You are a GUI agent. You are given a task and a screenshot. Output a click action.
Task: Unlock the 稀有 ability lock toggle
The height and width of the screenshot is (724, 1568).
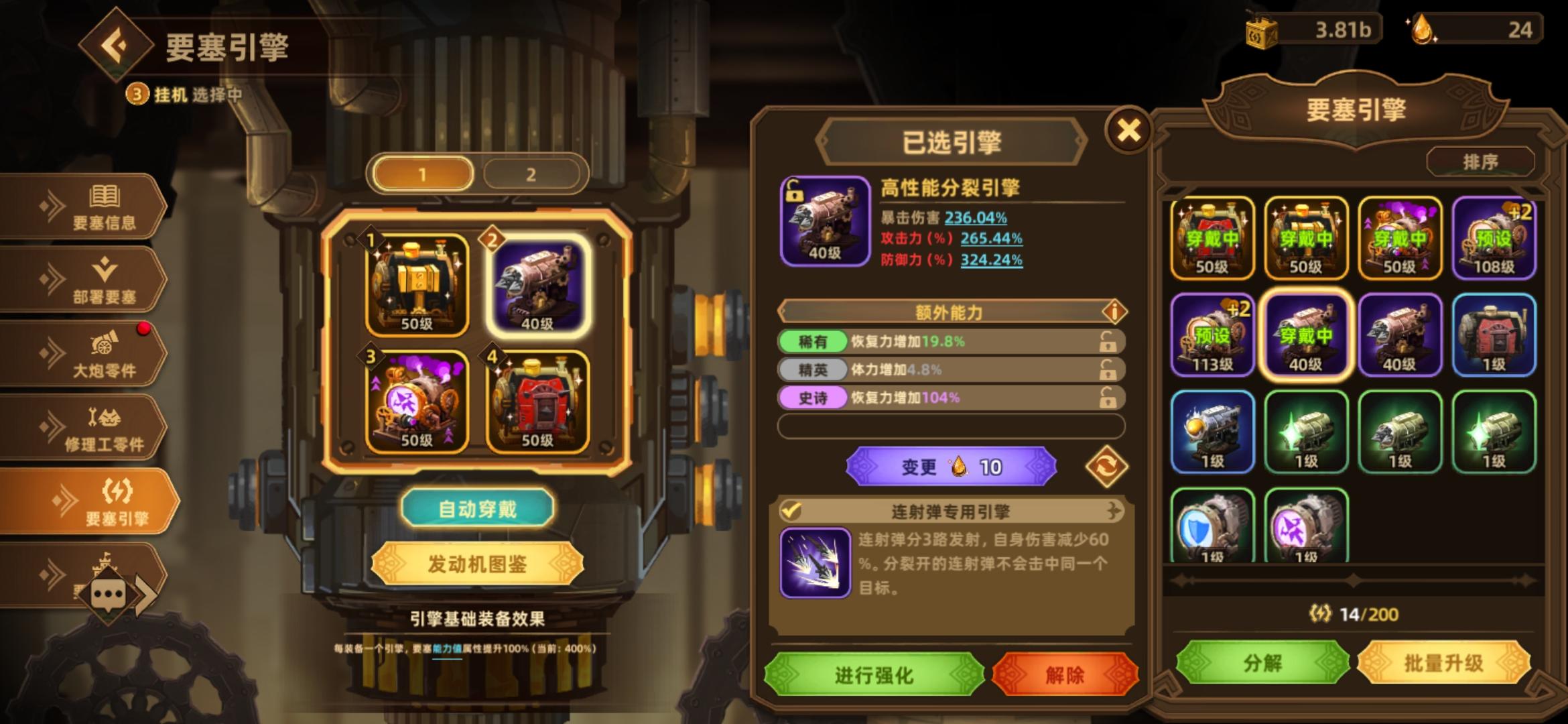(x=1106, y=342)
